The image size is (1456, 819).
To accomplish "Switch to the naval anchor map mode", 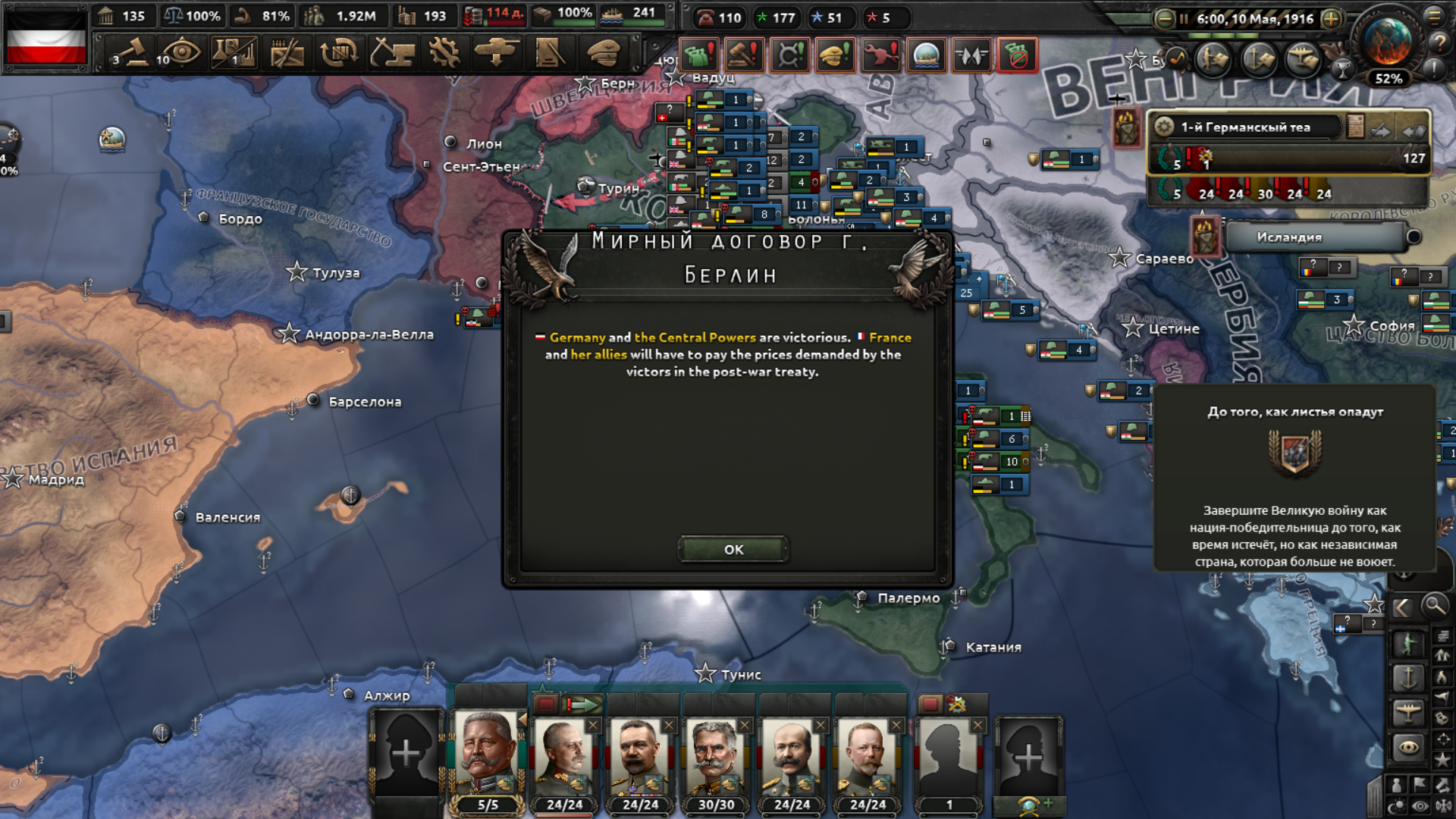I will point(1408,677).
